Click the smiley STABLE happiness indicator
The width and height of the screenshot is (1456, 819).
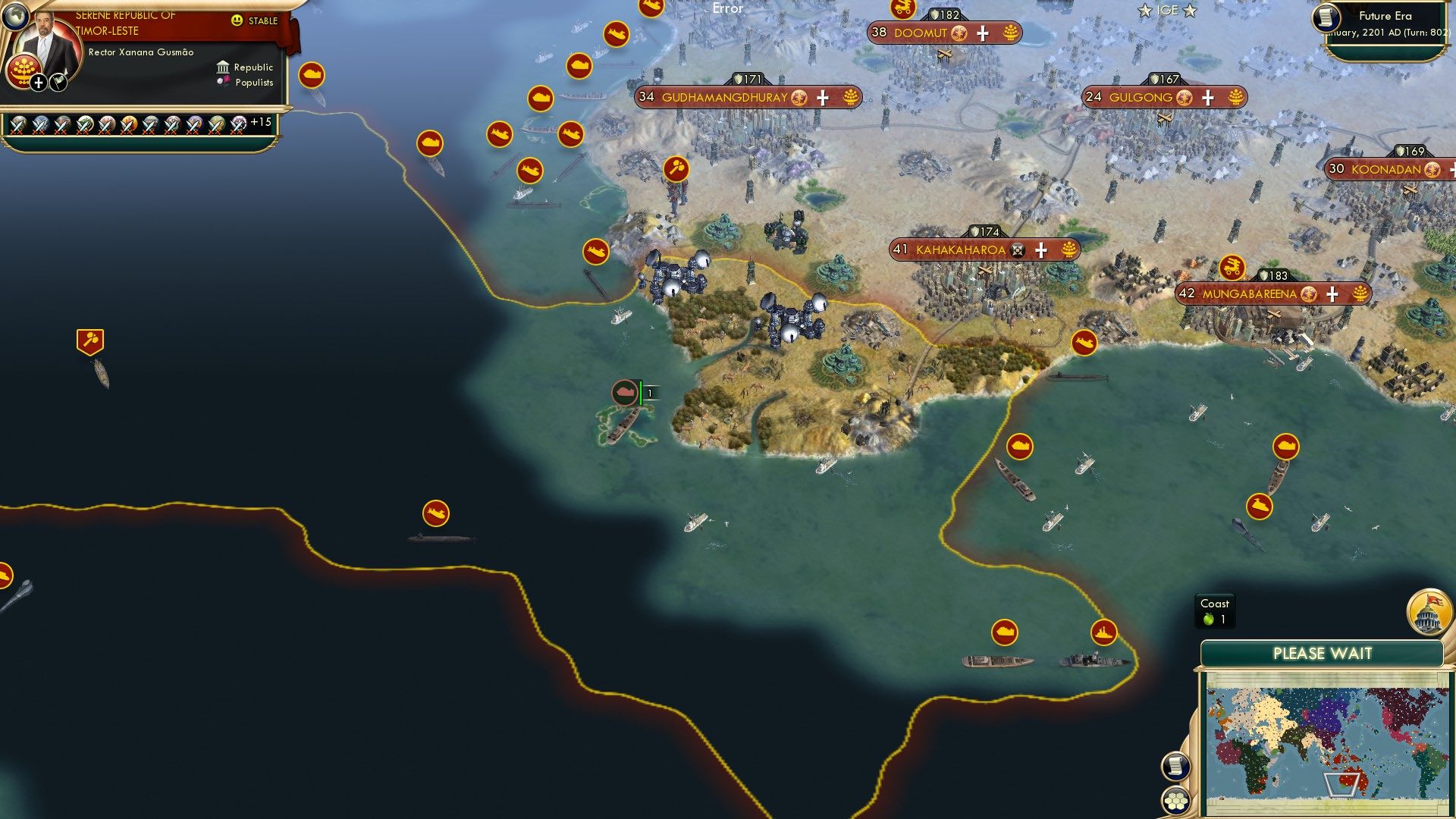(x=237, y=20)
